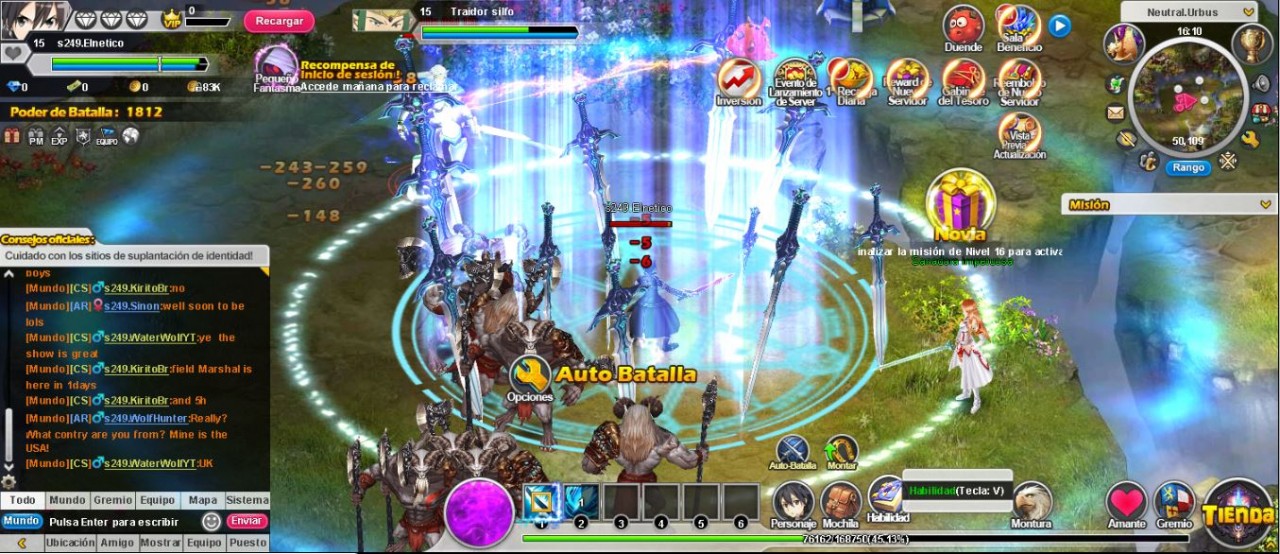The image size is (1280, 554).
Task: Click the Enviar chat button
Action: pos(247,521)
